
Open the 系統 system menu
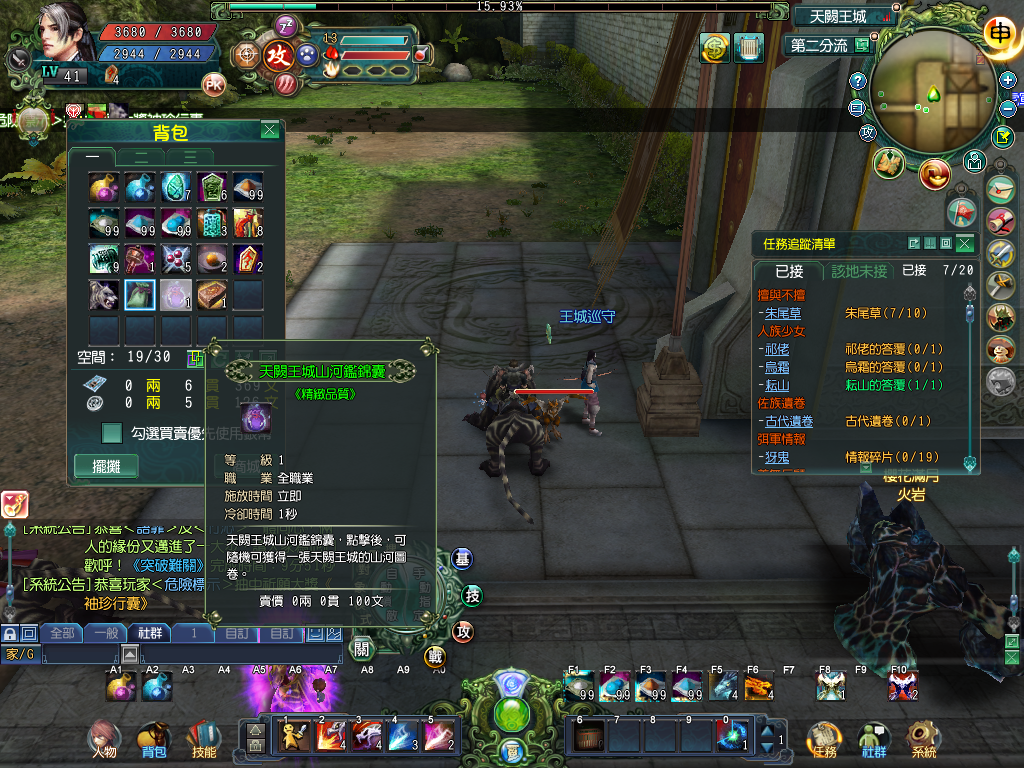coord(923,739)
